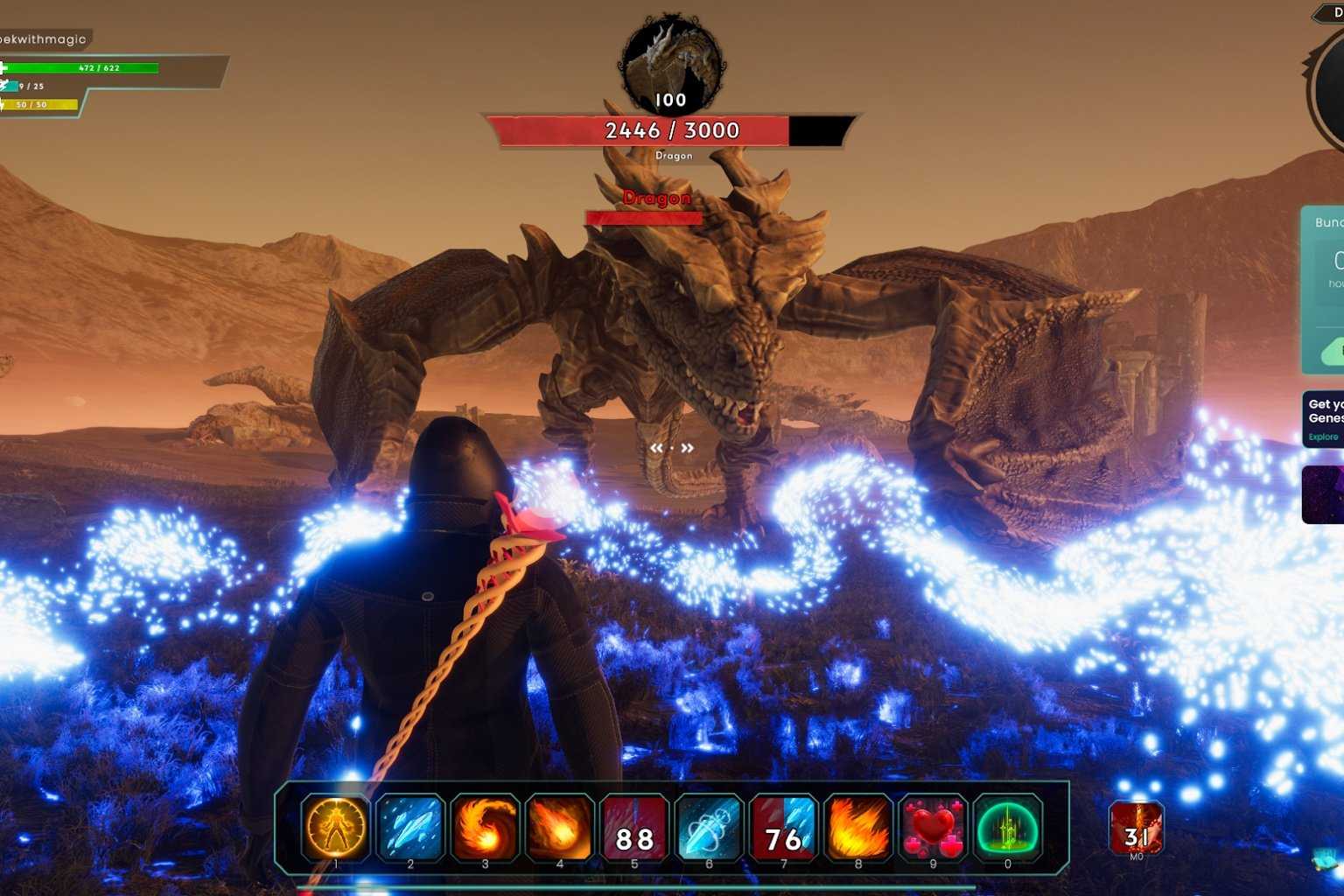Cast the ice shards spell in slot 2
Viewport: 1344px width, 896px height.
pos(410,827)
